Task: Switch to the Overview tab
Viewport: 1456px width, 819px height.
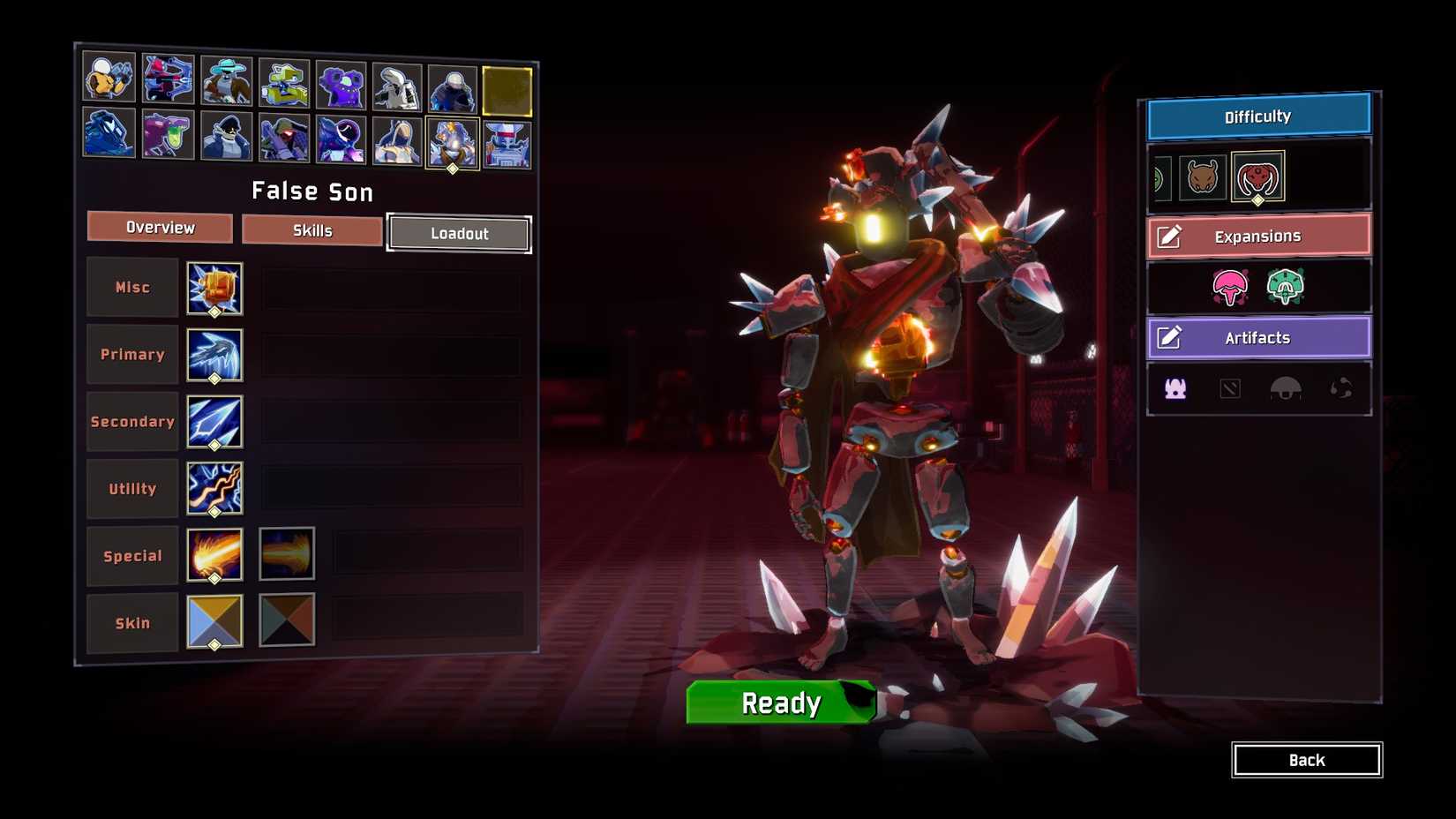Action: click(x=159, y=228)
